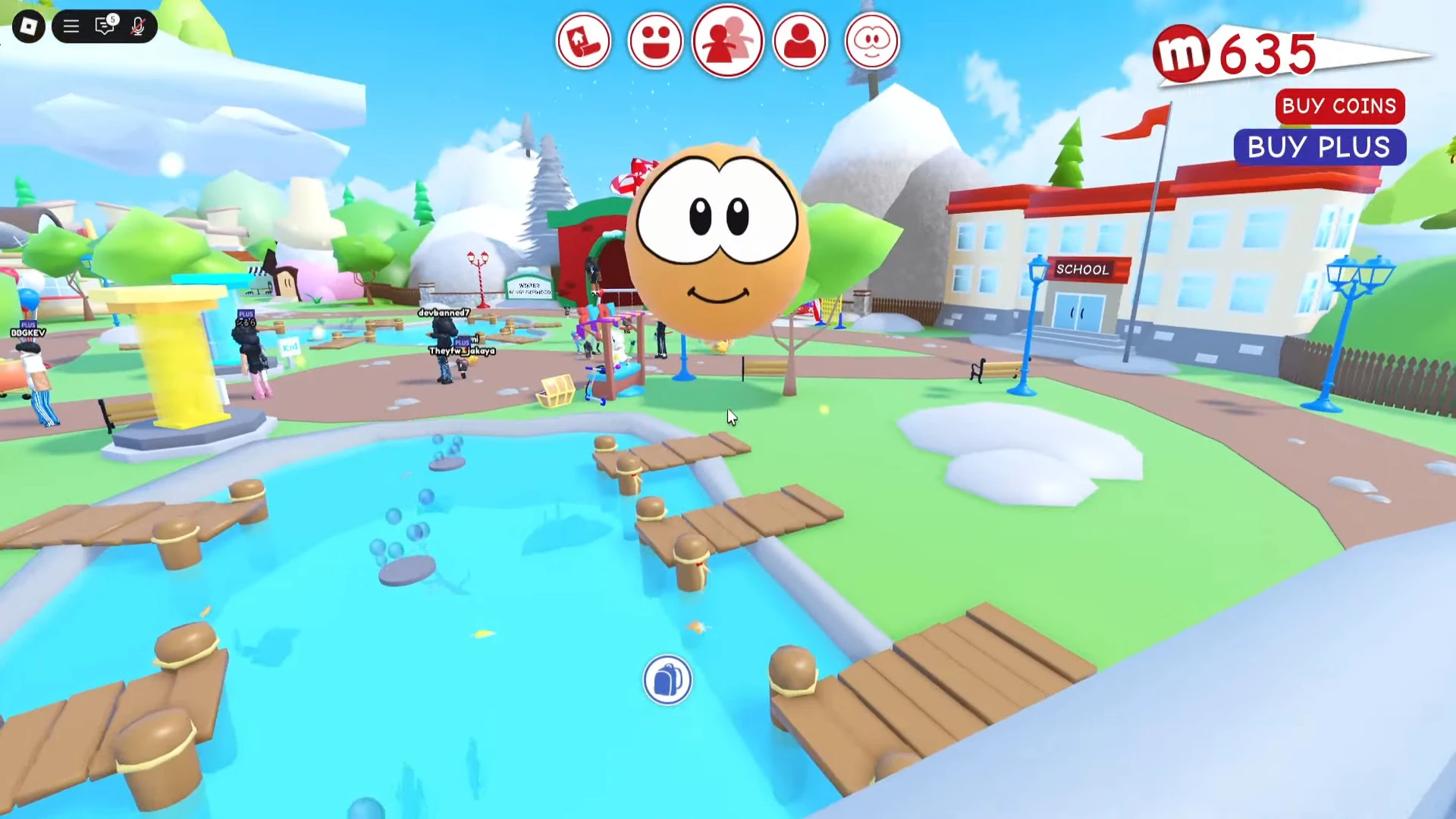This screenshot has height=819, width=1456.
Task: Click the Roblox logo icon
Action: tap(28, 26)
